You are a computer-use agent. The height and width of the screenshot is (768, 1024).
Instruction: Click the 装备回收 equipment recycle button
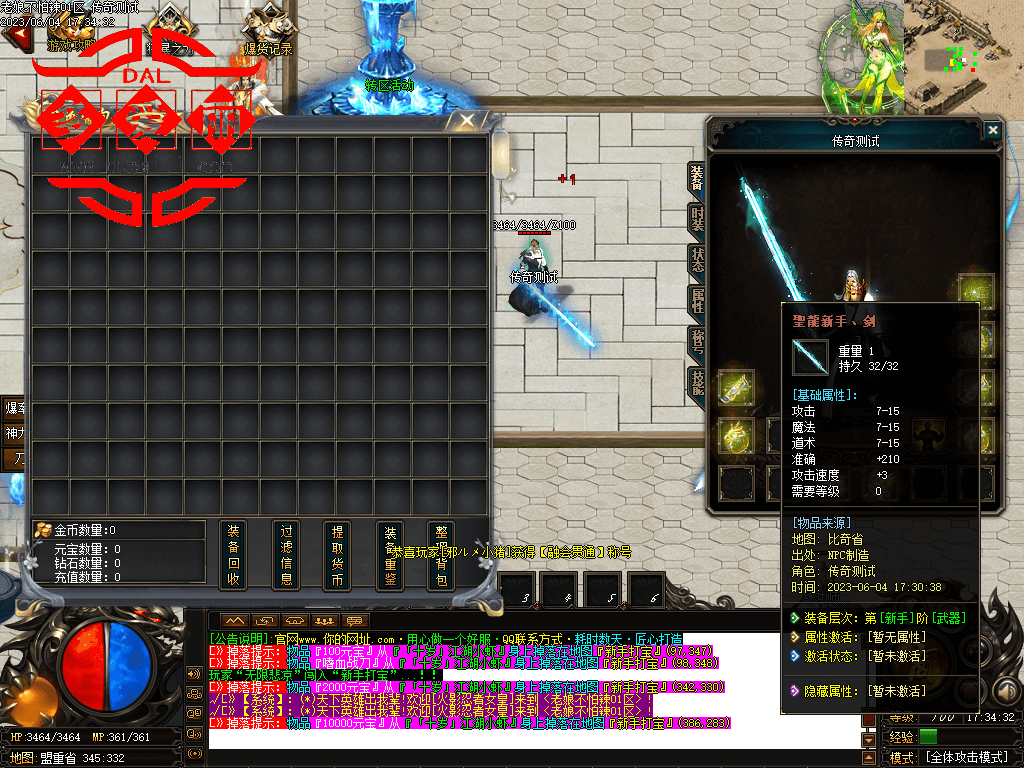(x=233, y=553)
